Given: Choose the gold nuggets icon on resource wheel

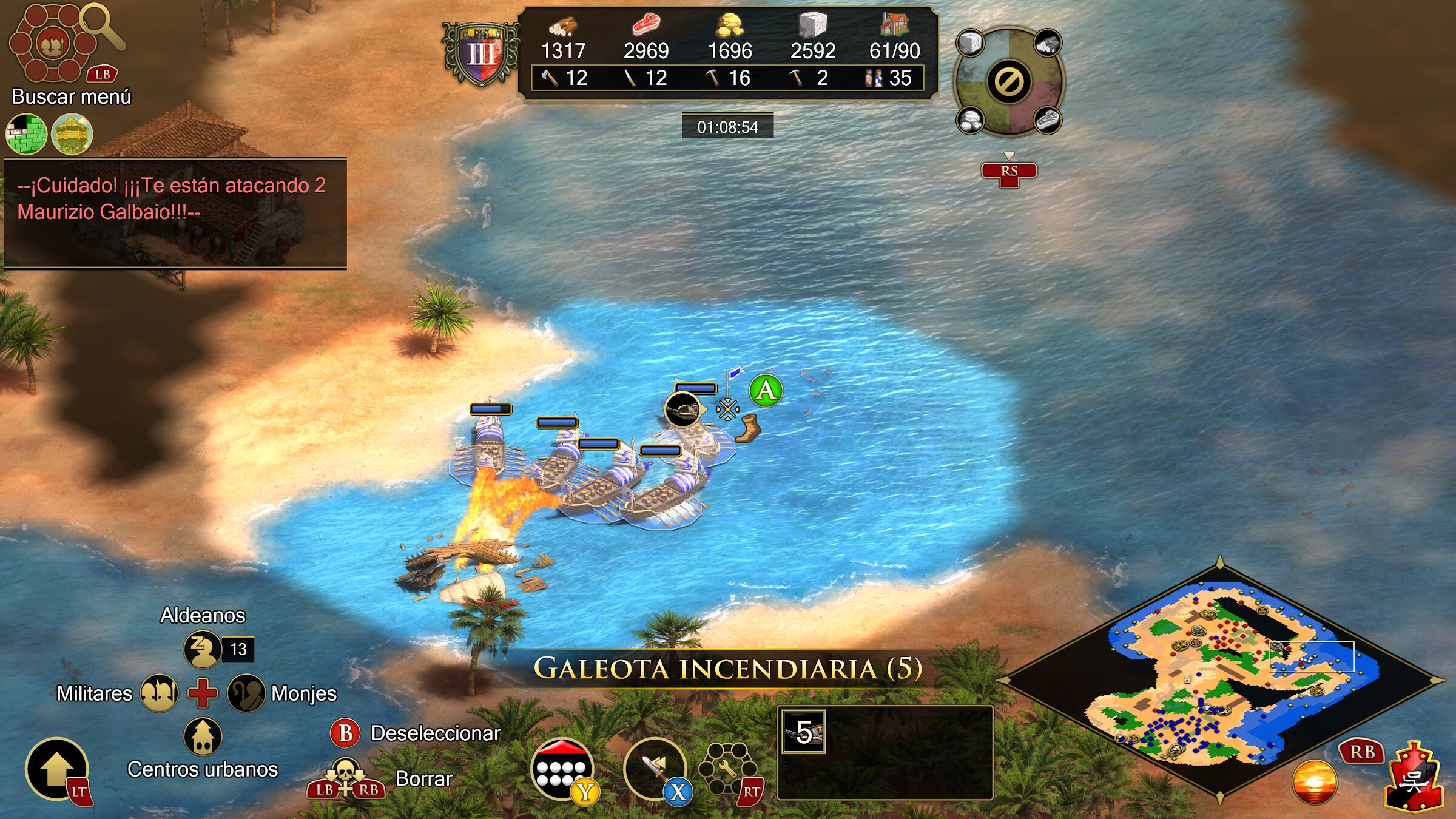Looking at the screenshot, I should tap(970, 120).
